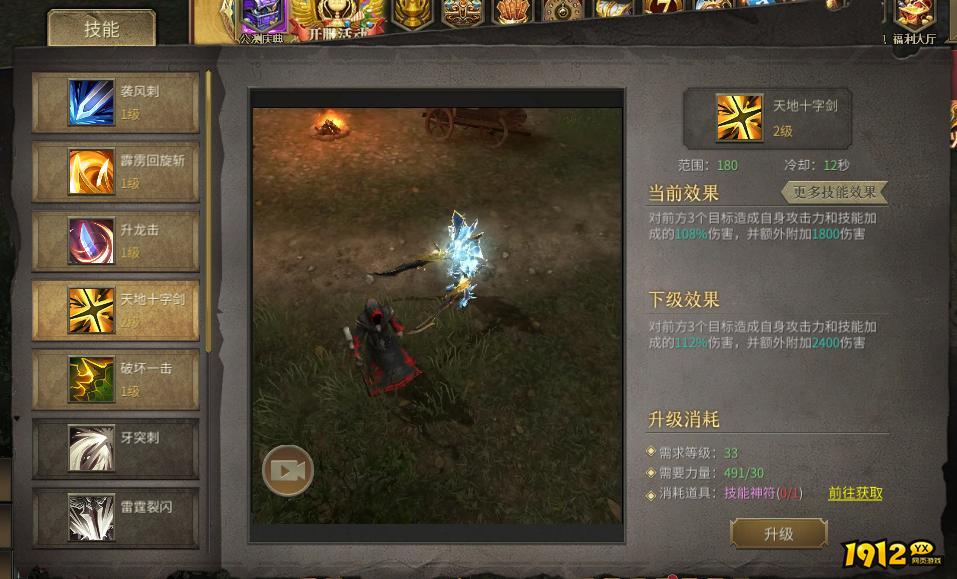This screenshot has height=579, width=957.
Task: Click the 技能 panel title tab
Action: (102, 29)
